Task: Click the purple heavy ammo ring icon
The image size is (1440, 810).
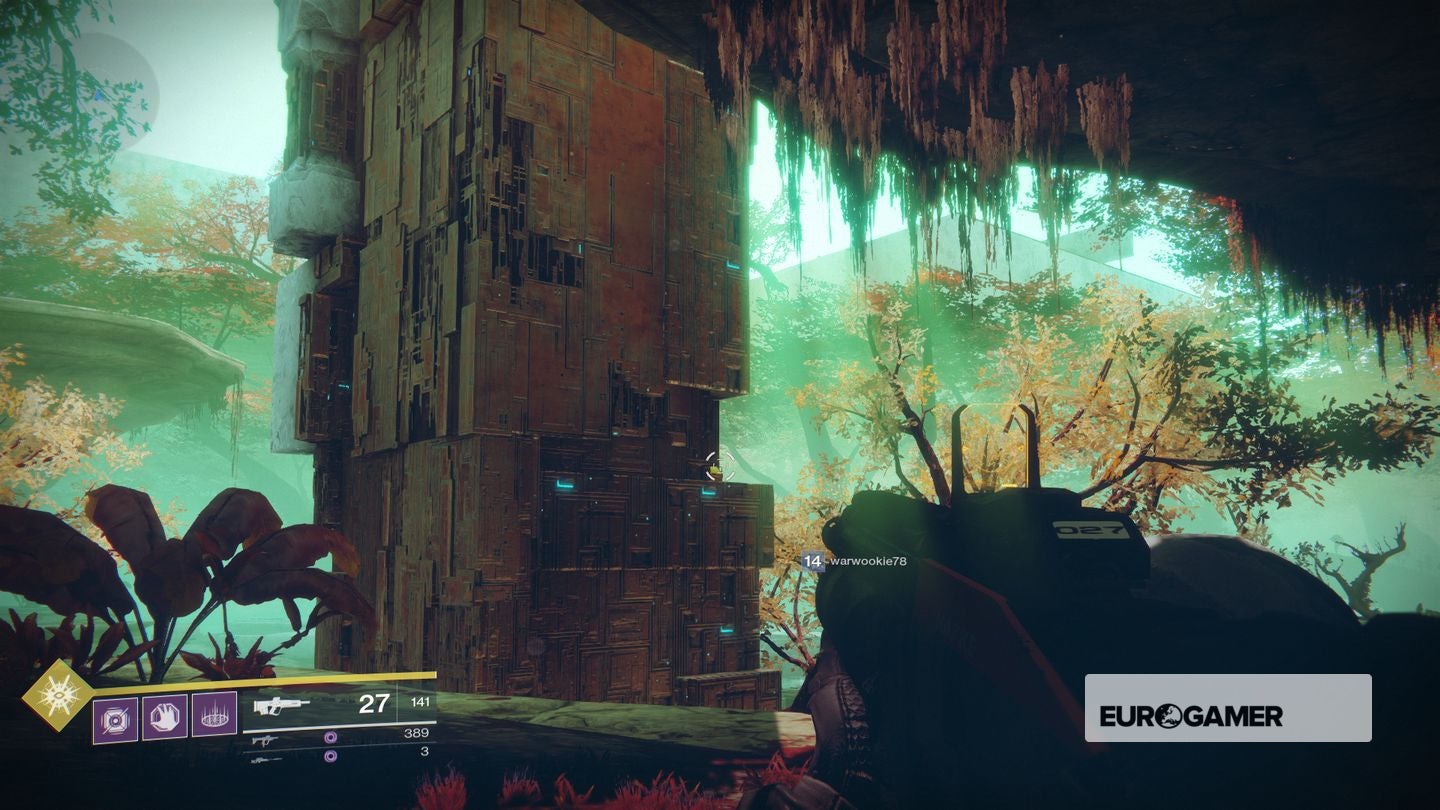Action: 329,755
